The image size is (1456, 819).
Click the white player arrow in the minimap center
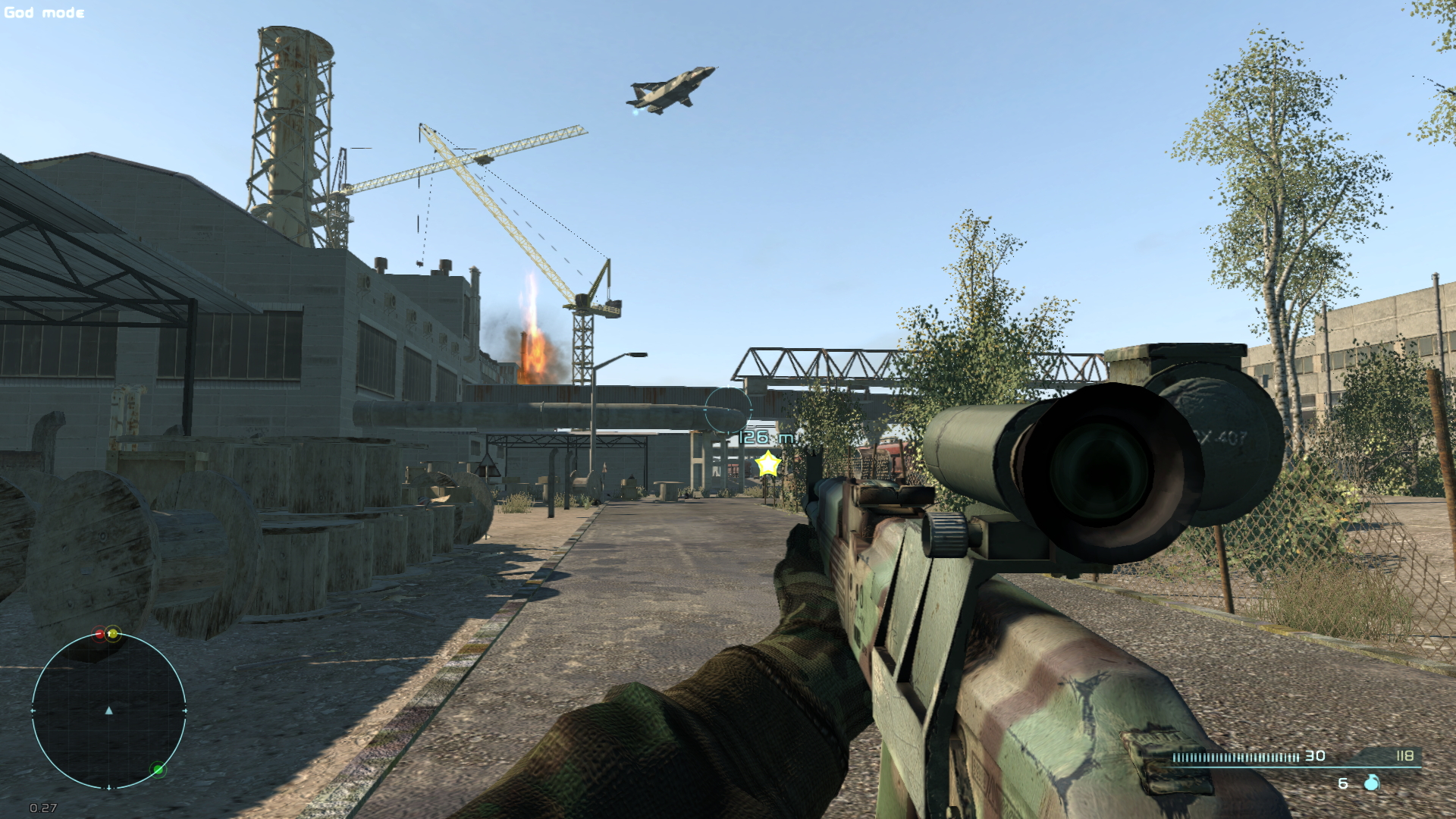(109, 711)
